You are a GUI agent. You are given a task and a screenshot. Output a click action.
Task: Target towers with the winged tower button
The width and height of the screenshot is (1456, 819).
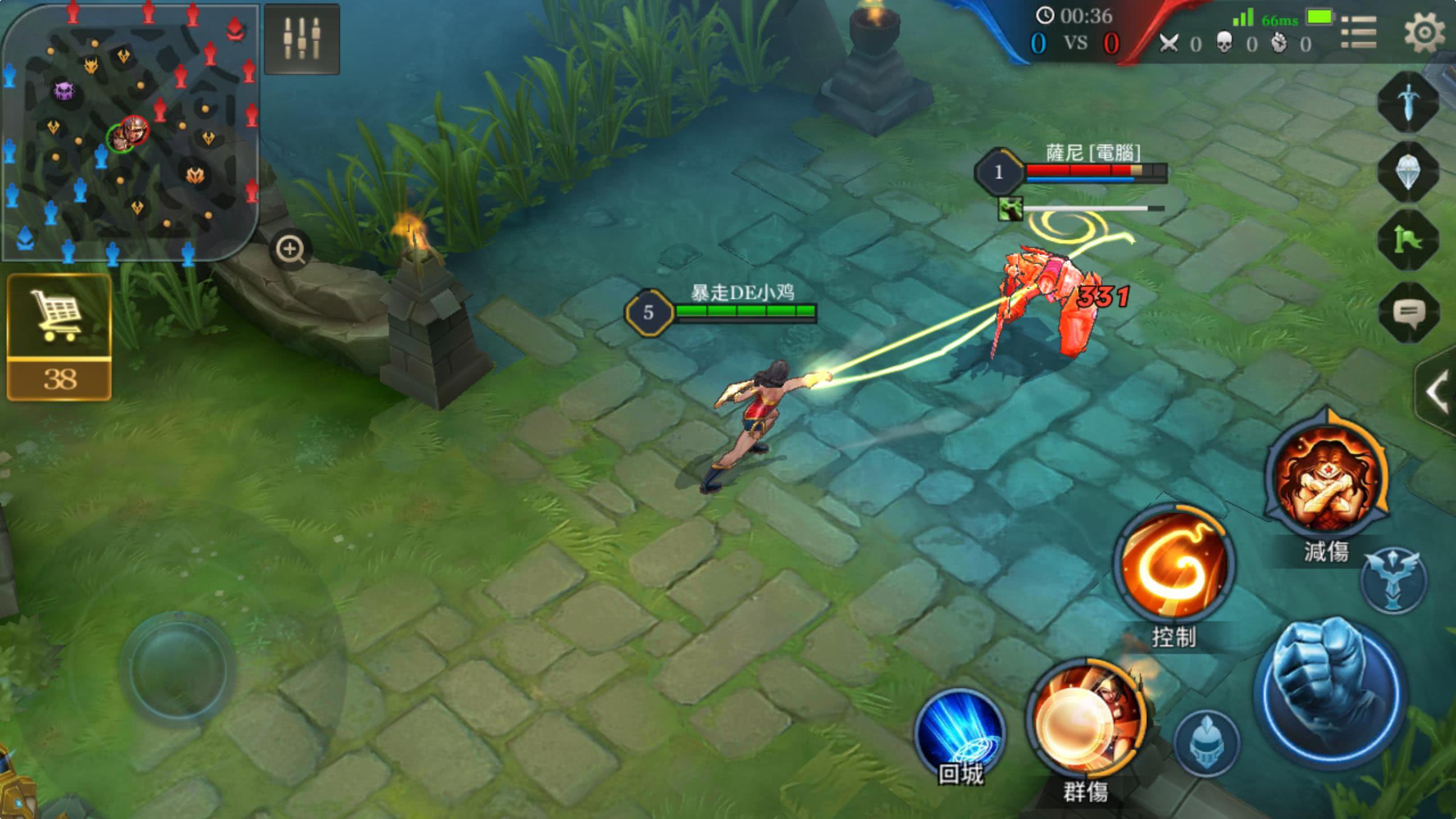pyautogui.click(x=1392, y=580)
